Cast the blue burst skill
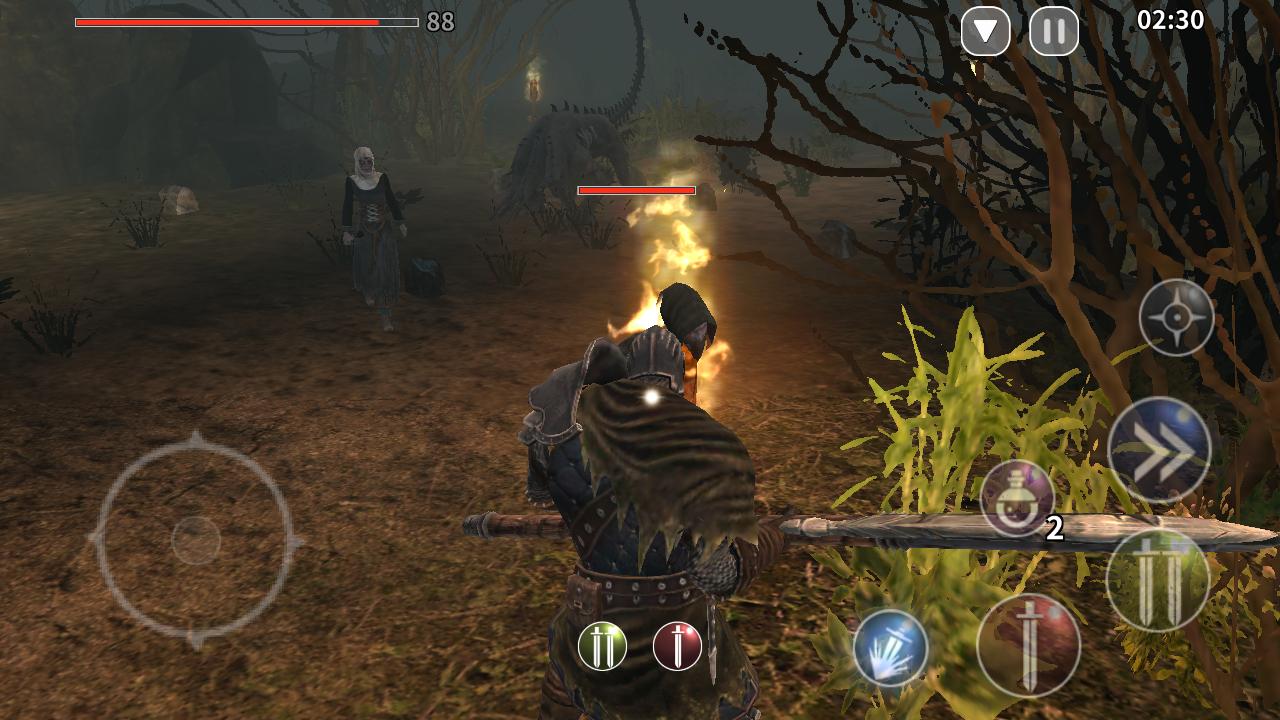The width and height of the screenshot is (1280, 720). (x=890, y=648)
